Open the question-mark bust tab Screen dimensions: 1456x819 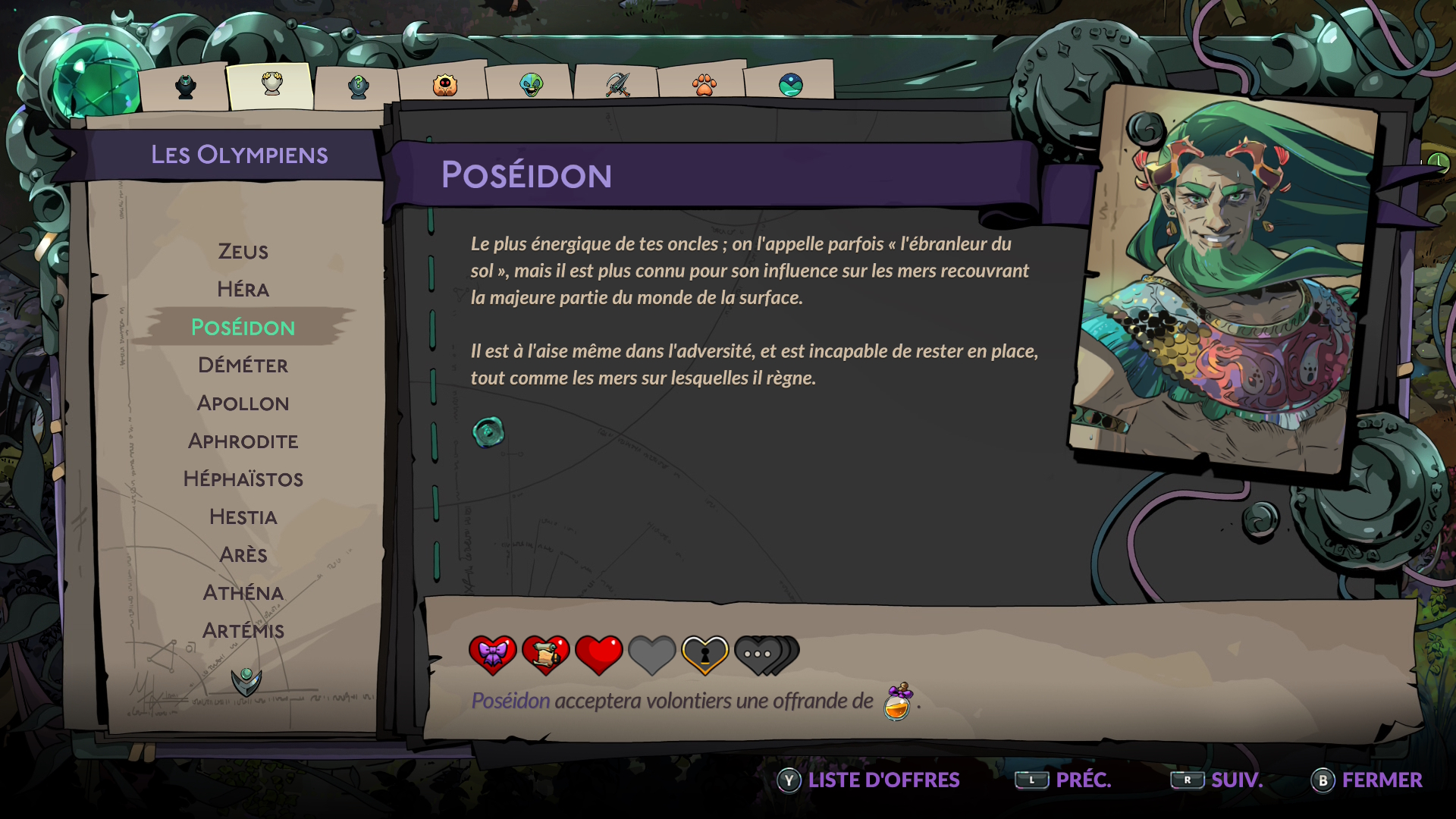tap(358, 86)
